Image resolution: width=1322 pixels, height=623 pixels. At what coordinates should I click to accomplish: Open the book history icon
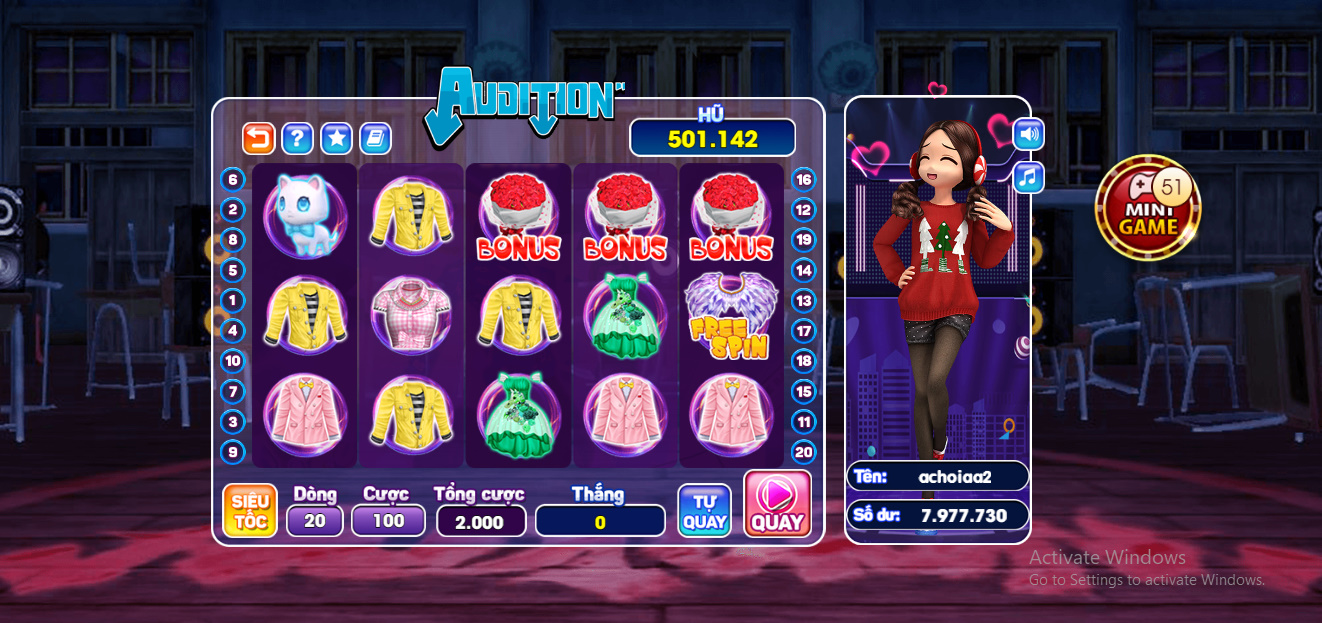click(375, 138)
